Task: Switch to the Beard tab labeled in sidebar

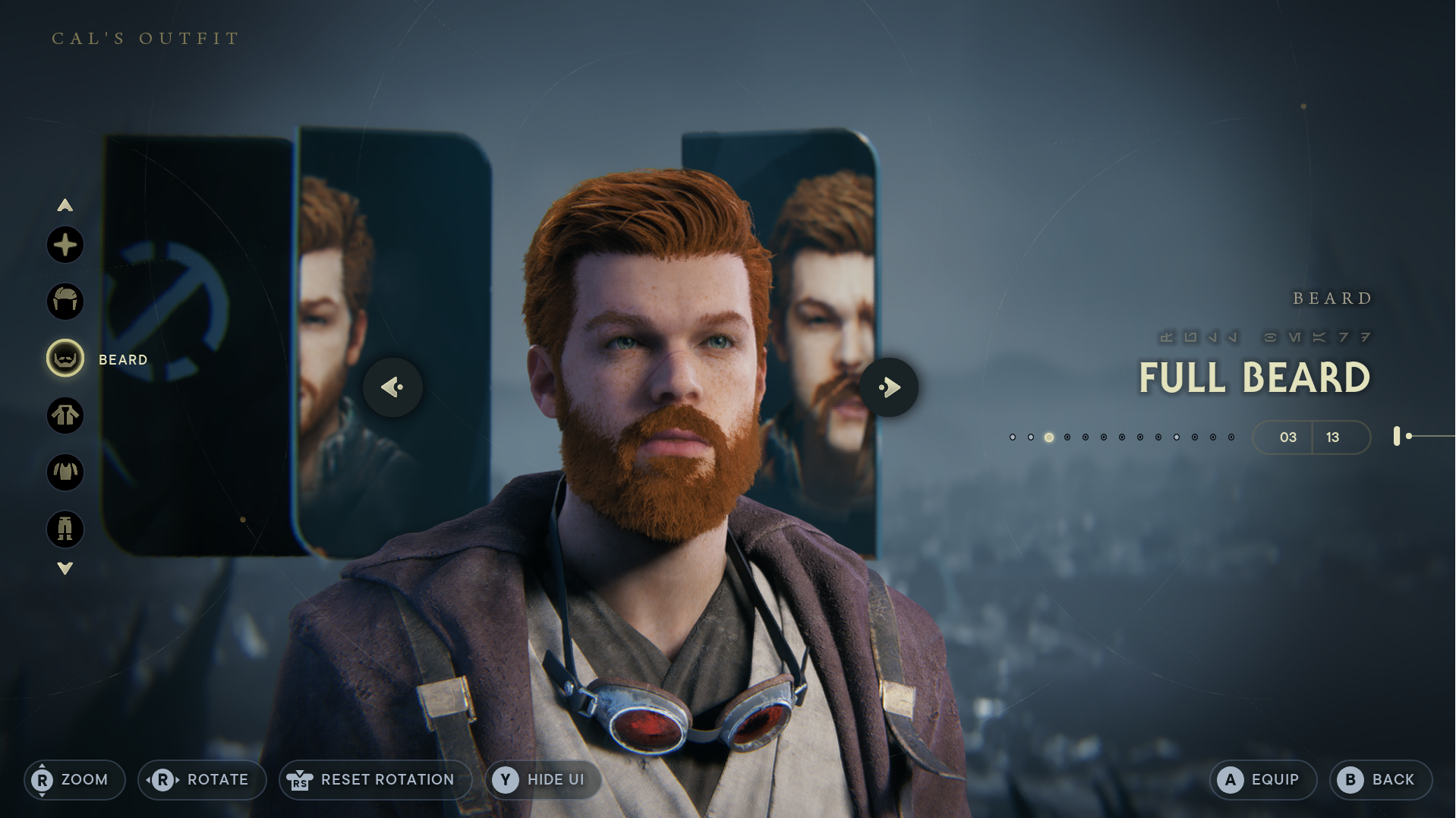Action: click(x=122, y=359)
